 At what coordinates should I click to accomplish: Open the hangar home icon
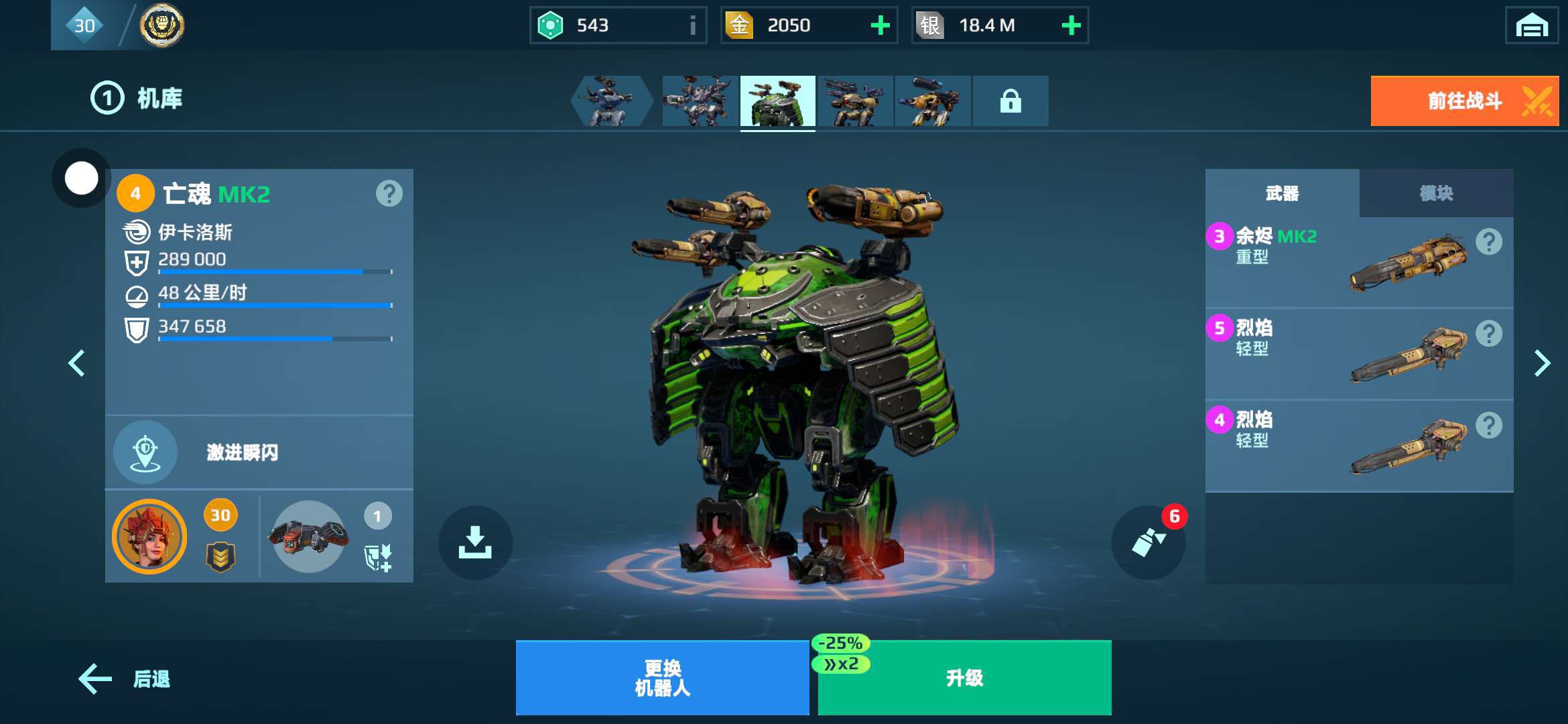(x=1531, y=26)
